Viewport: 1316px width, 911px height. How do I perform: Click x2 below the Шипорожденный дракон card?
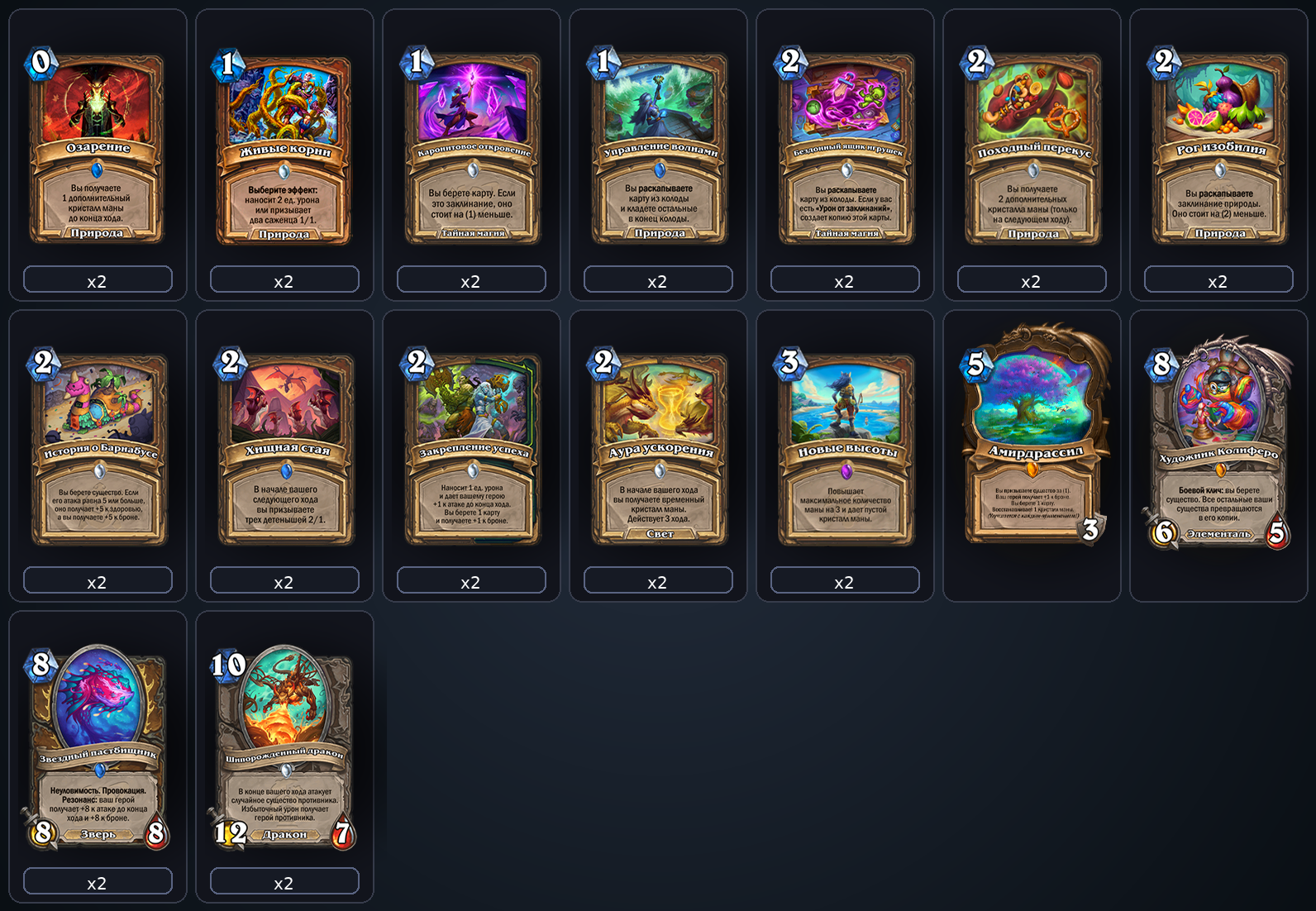[x=284, y=881]
